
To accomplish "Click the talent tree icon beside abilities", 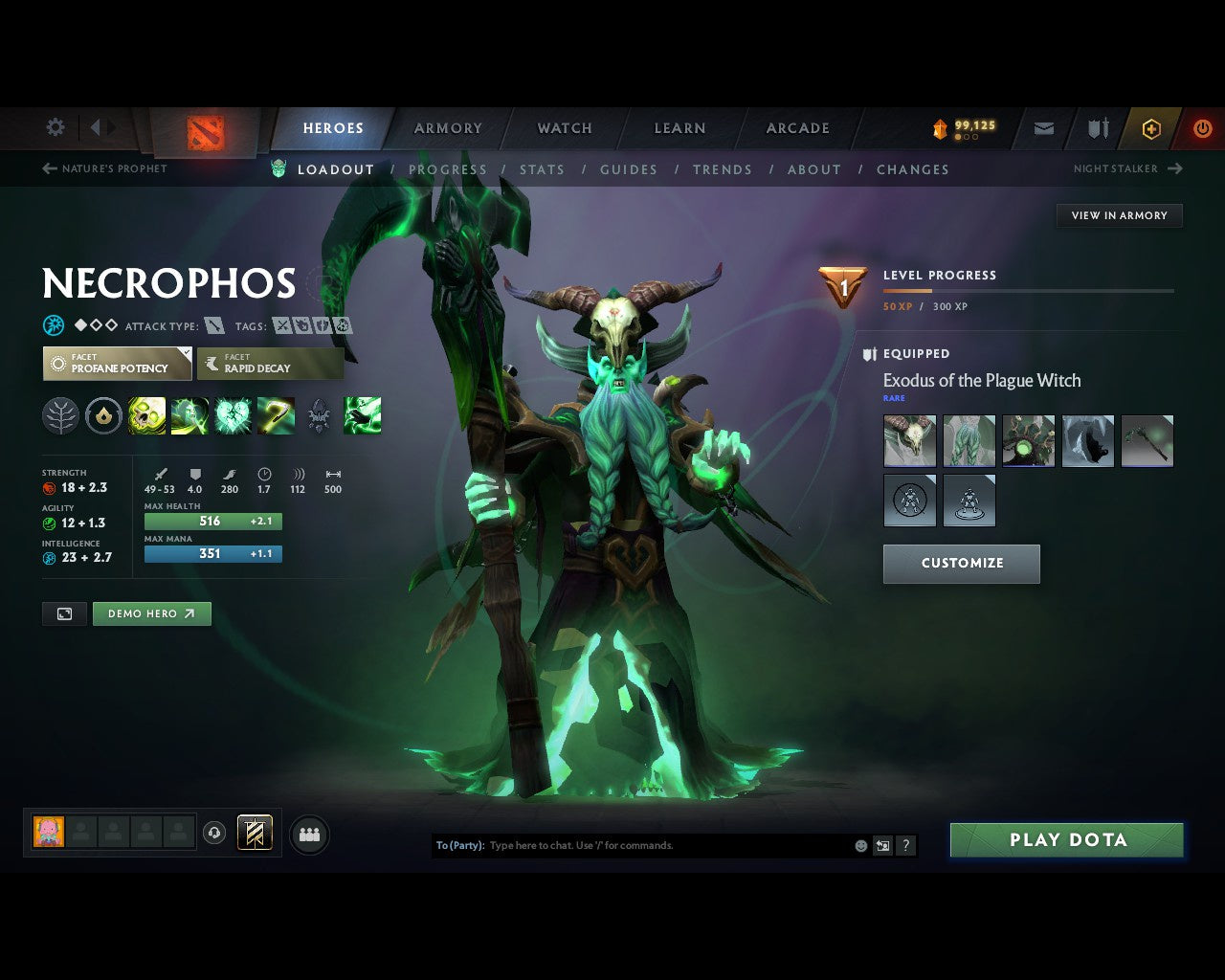I will [60, 414].
